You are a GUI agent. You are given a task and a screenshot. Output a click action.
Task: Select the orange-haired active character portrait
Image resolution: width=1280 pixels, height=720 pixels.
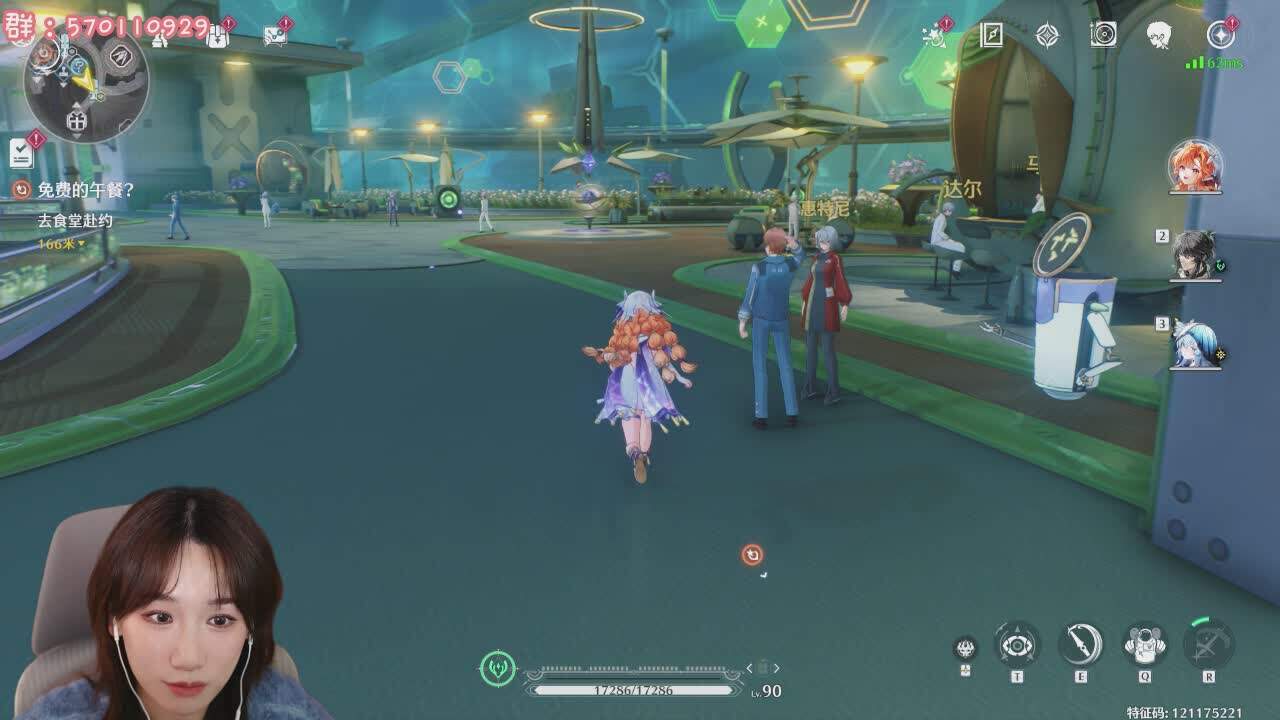click(1195, 166)
